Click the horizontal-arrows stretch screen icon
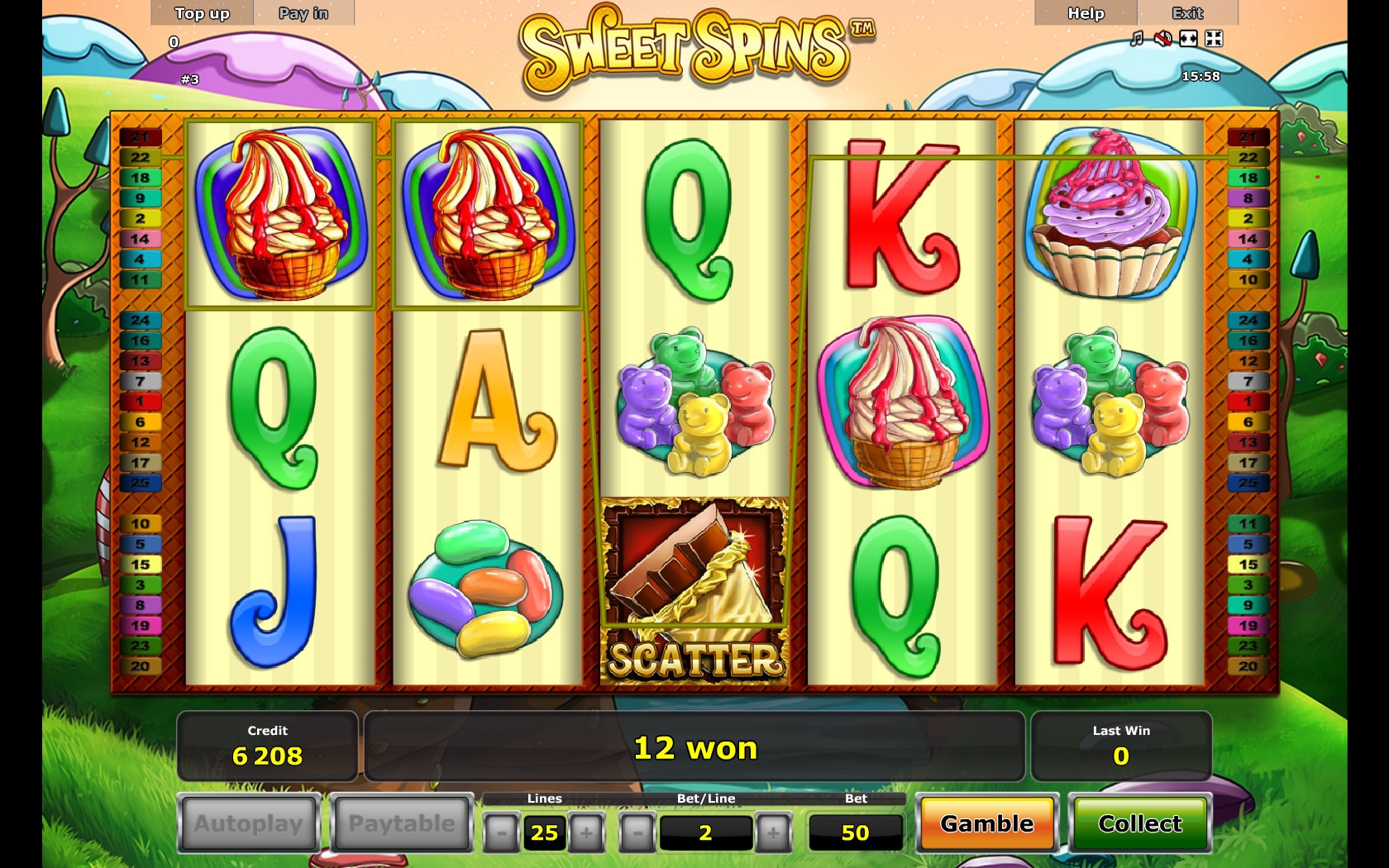This screenshot has width=1389, height=868. [x=1188, y=39]
